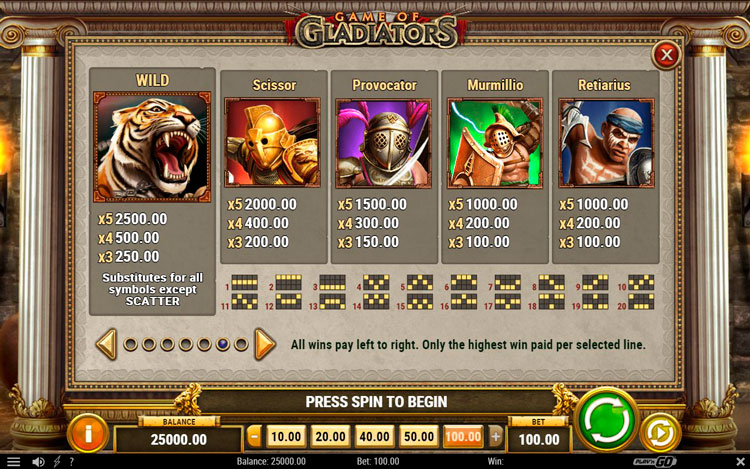750x469 pixels.
Task: Open the hamburger menu in the bottom bar
Action: pos(13,461)
